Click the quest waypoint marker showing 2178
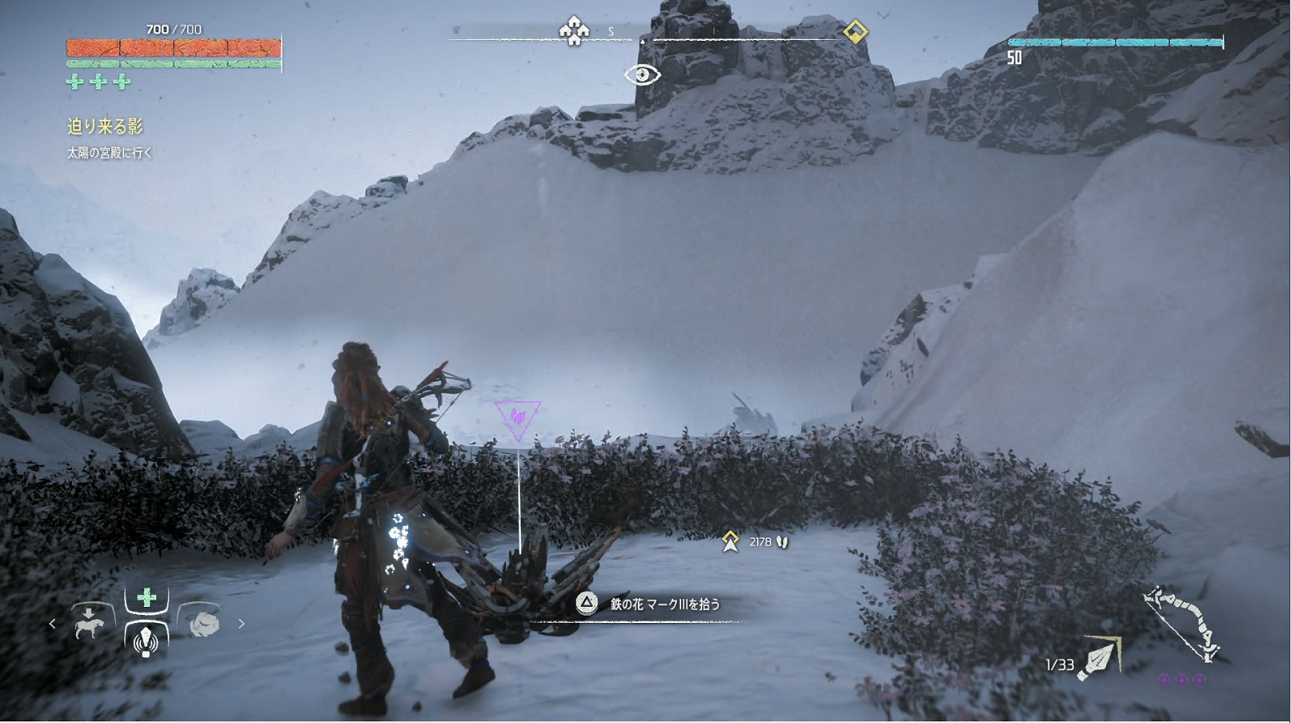Viewport: 1291px width, 723px height. (x=731, y=541)
